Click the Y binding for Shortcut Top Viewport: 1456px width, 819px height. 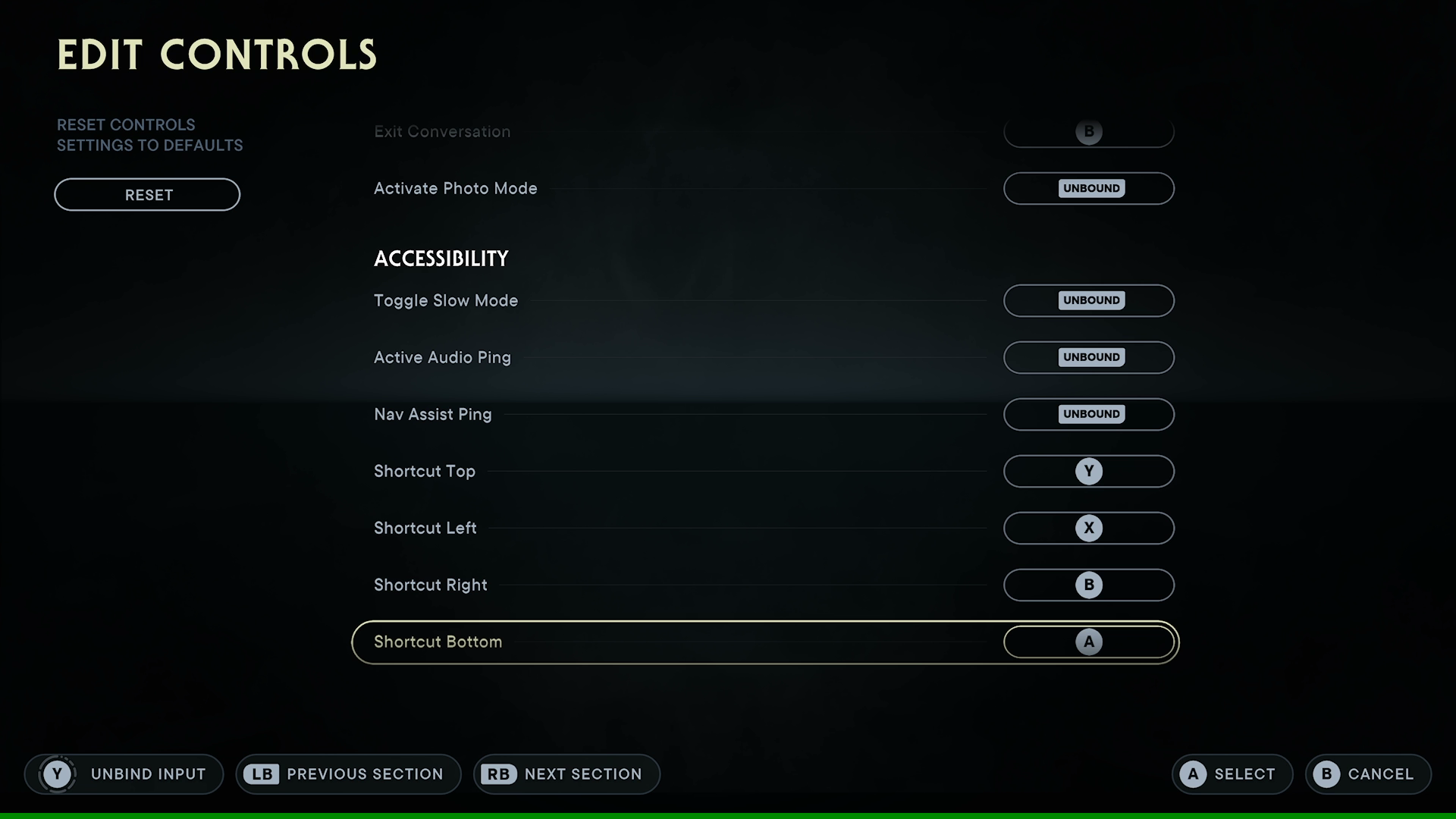pyautogui.click(x=1089, y=471)
